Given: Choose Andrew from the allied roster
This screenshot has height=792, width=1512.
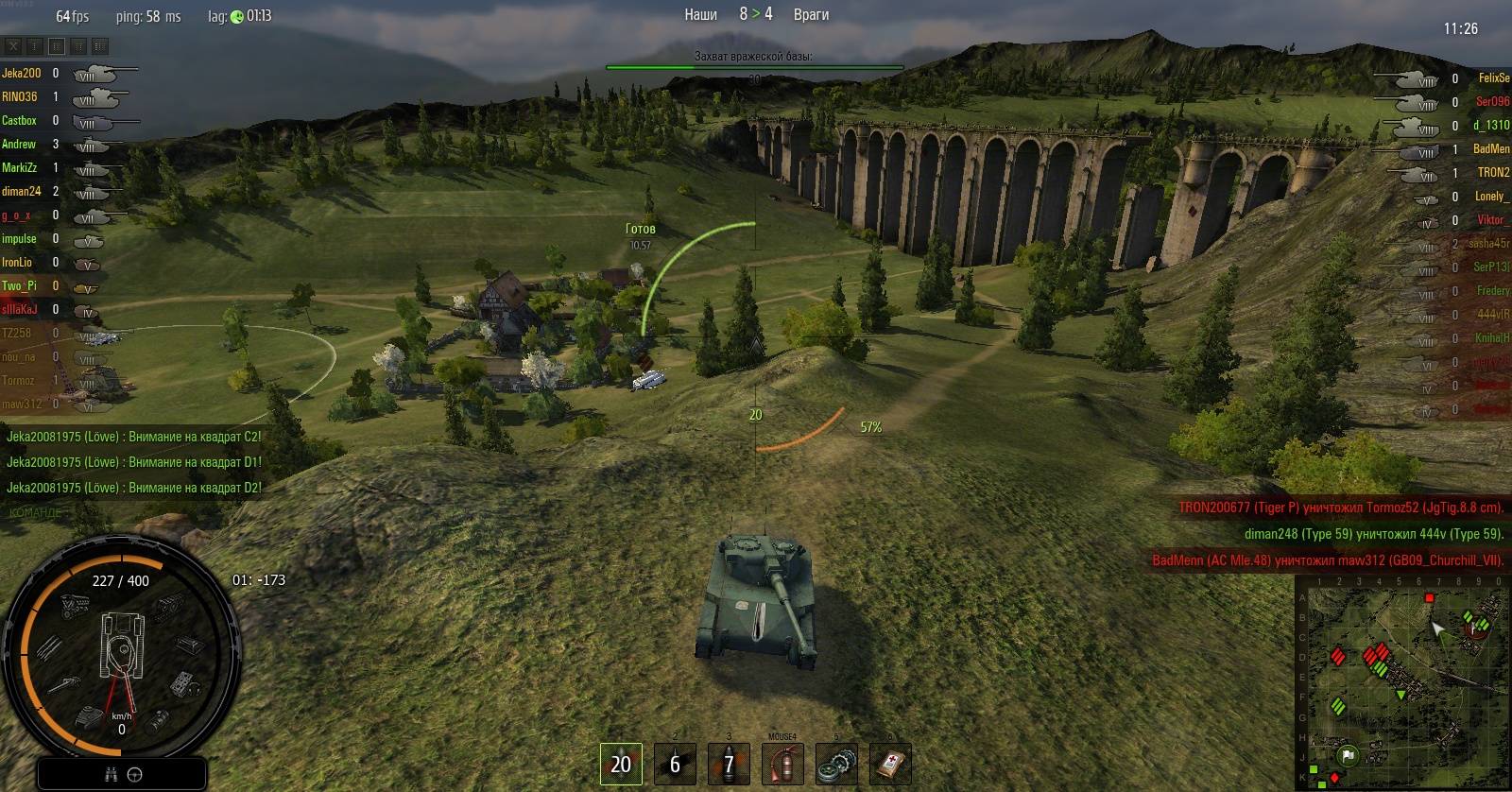Looking at the screenshot, I should pyautogui.click(x=19, y=144).
